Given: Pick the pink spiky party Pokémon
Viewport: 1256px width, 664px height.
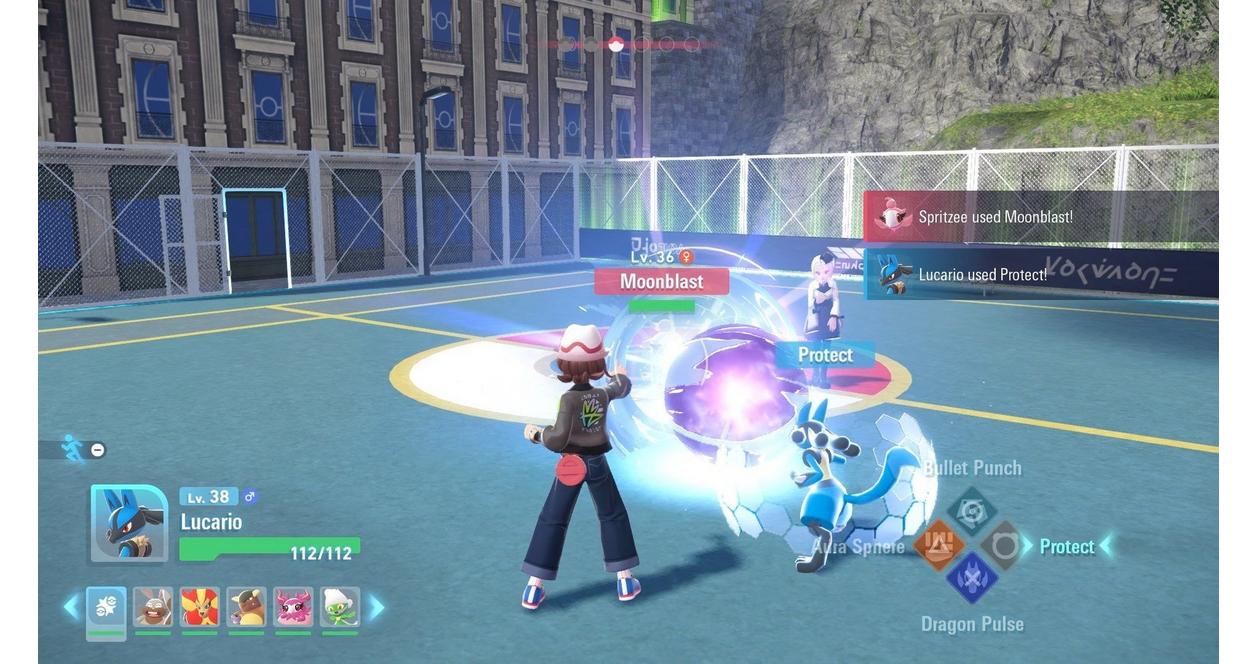Looking at the screenshot, I should coord(293,607).
